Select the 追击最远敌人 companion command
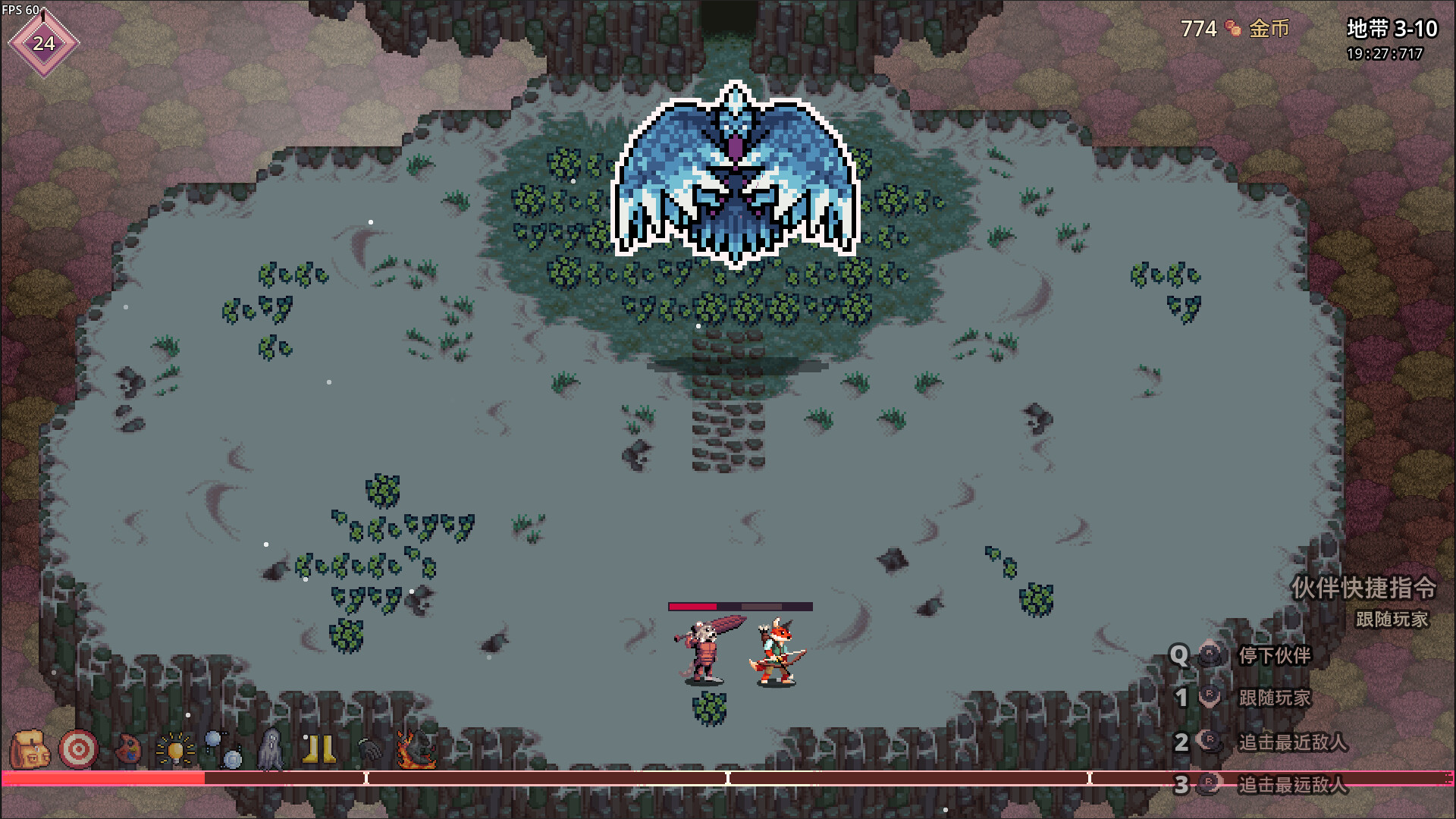This screenshot has height=819, width=1456. (x=1292, y=784)
